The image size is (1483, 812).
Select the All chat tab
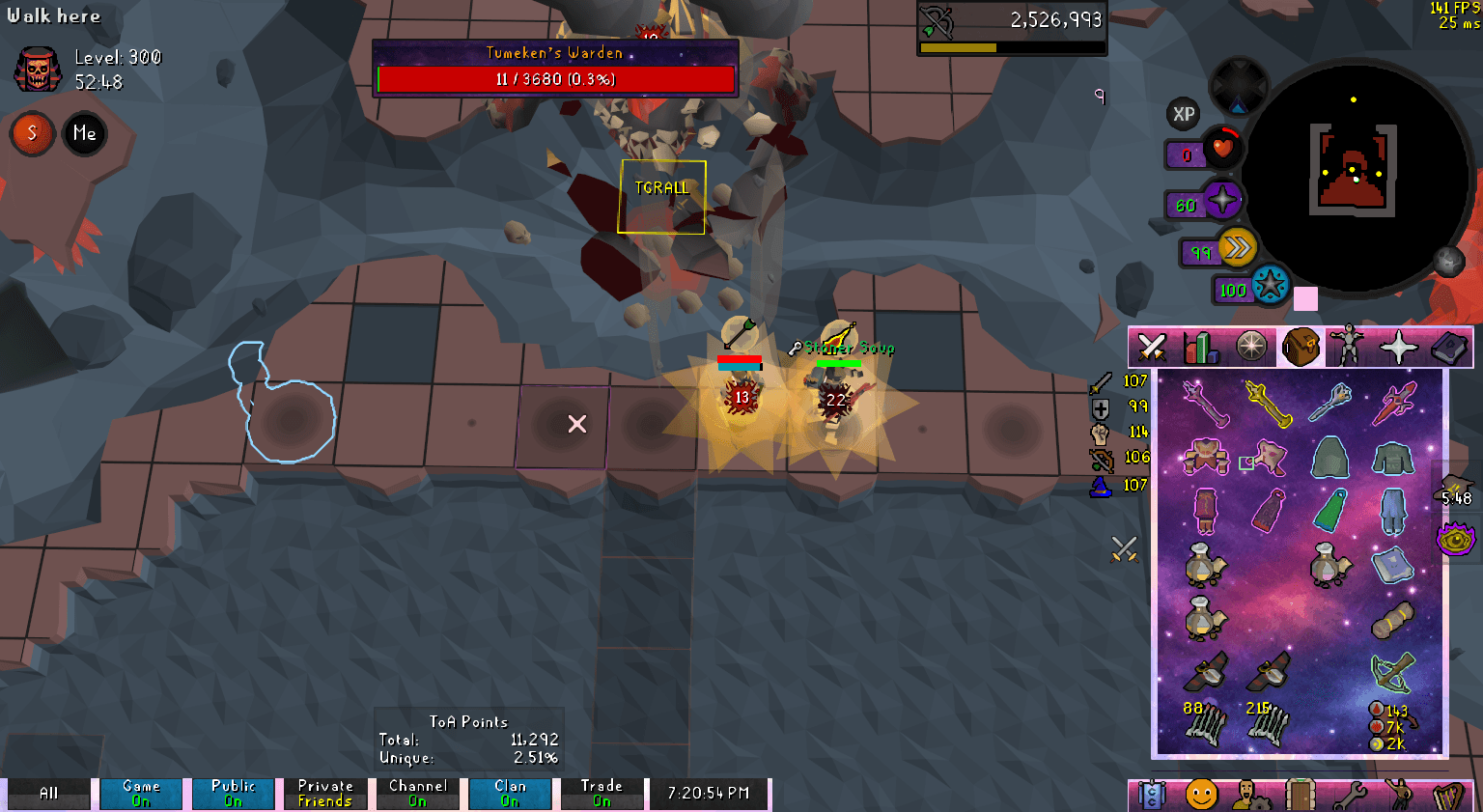48,793
